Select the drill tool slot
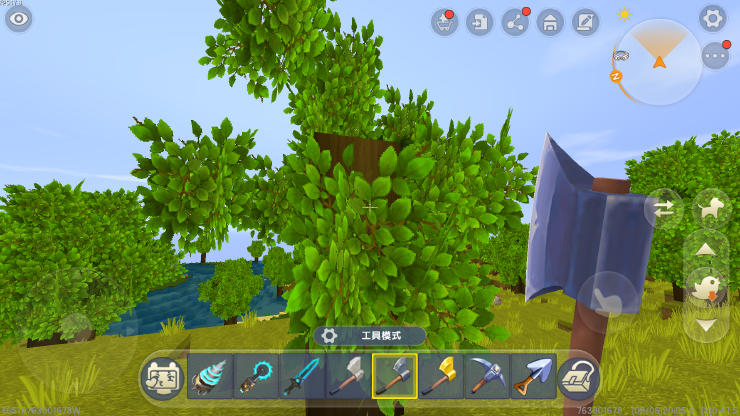 pos(210,376)
